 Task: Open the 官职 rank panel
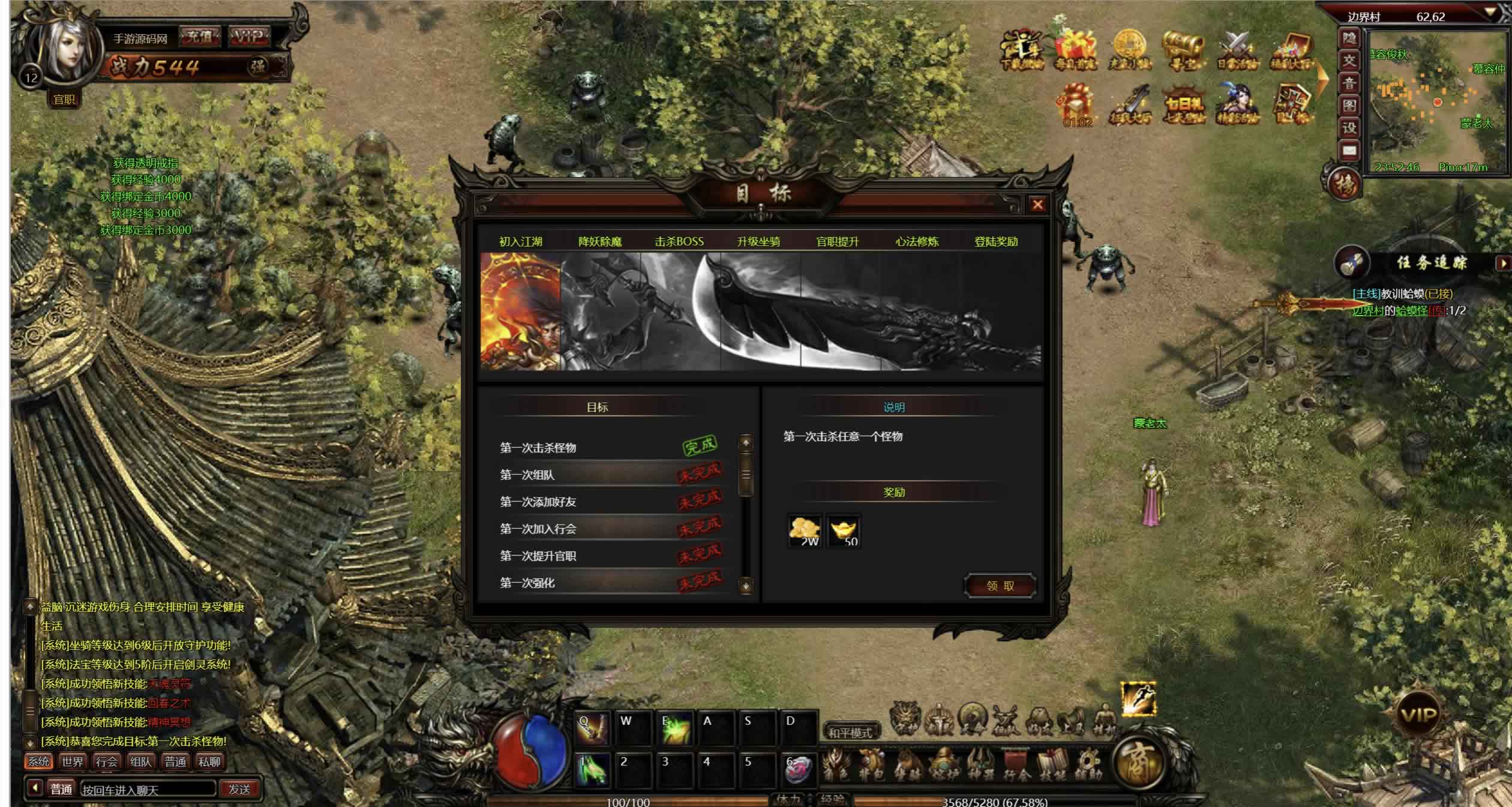[x=64, y=100]
